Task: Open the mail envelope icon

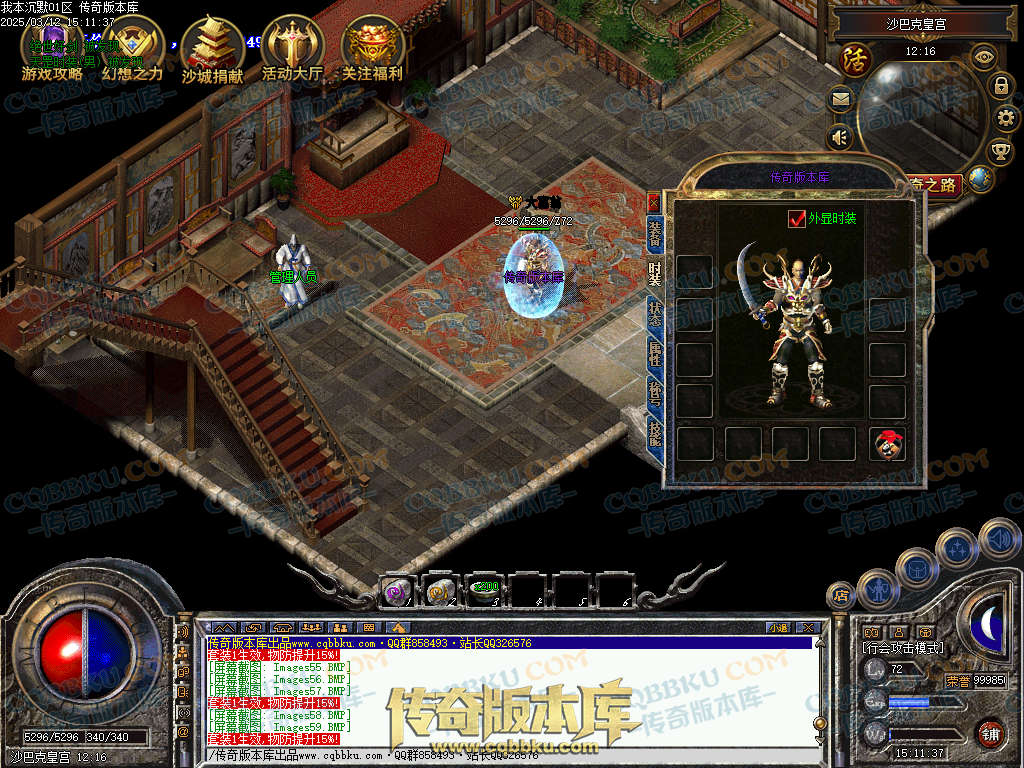Action: pyautogui.click(x=840, y=98)
